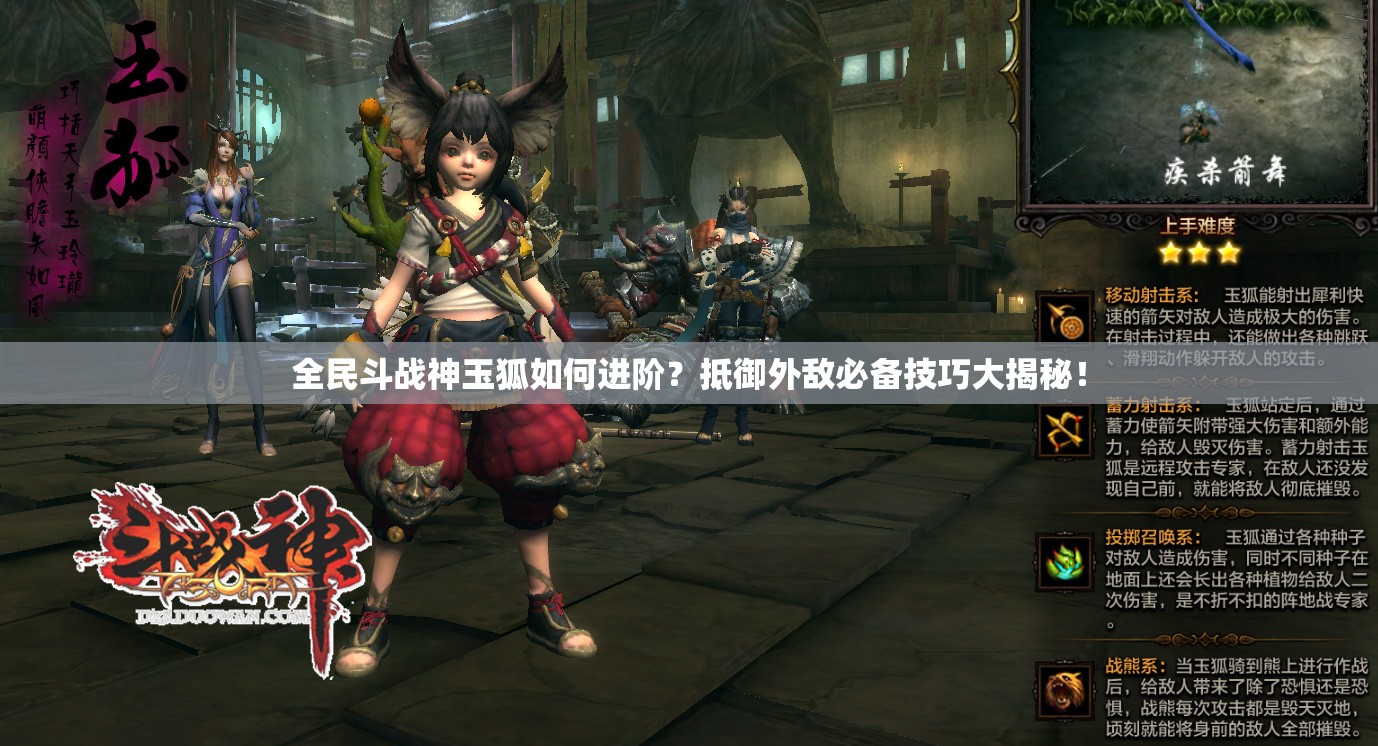Image resolution: width=1378 pixels, height=746 pixels.
Task: Play the 疾杀箭舞 skill preview
Action: [x=1198, y=102]
